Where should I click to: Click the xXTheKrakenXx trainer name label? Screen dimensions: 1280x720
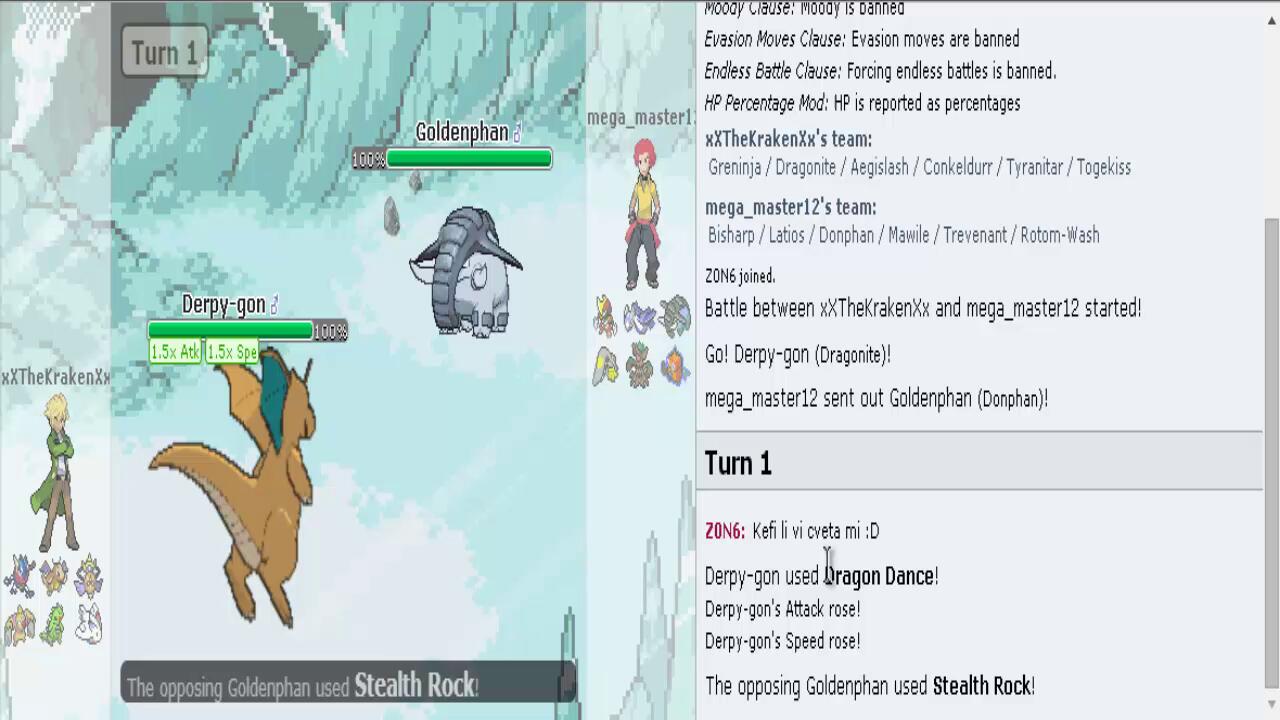(55, 377)
